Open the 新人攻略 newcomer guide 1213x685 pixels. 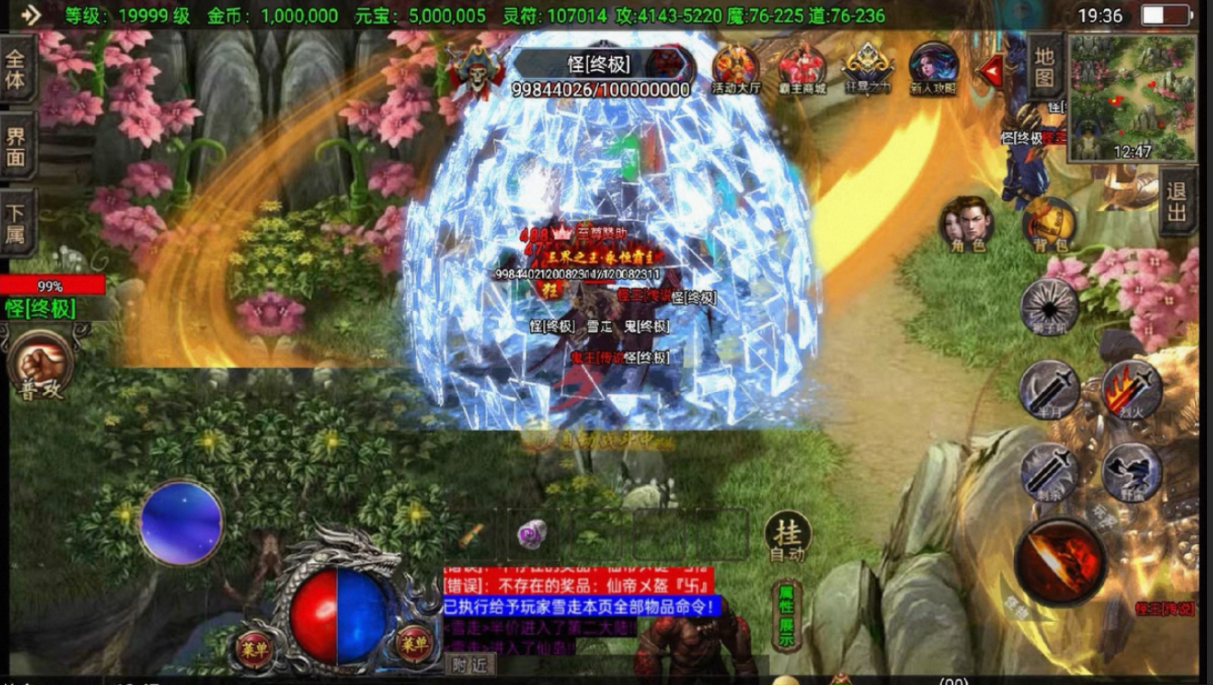pyautogui.click(x=933, y=69)
